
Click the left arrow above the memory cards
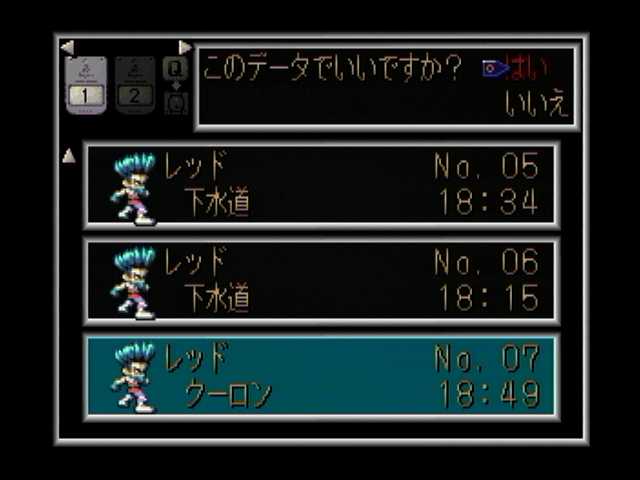(67, 47)
